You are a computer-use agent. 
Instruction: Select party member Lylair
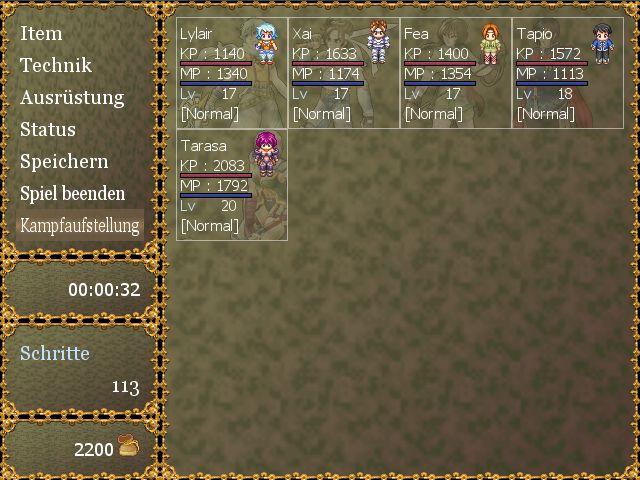(x=232, y=72)
